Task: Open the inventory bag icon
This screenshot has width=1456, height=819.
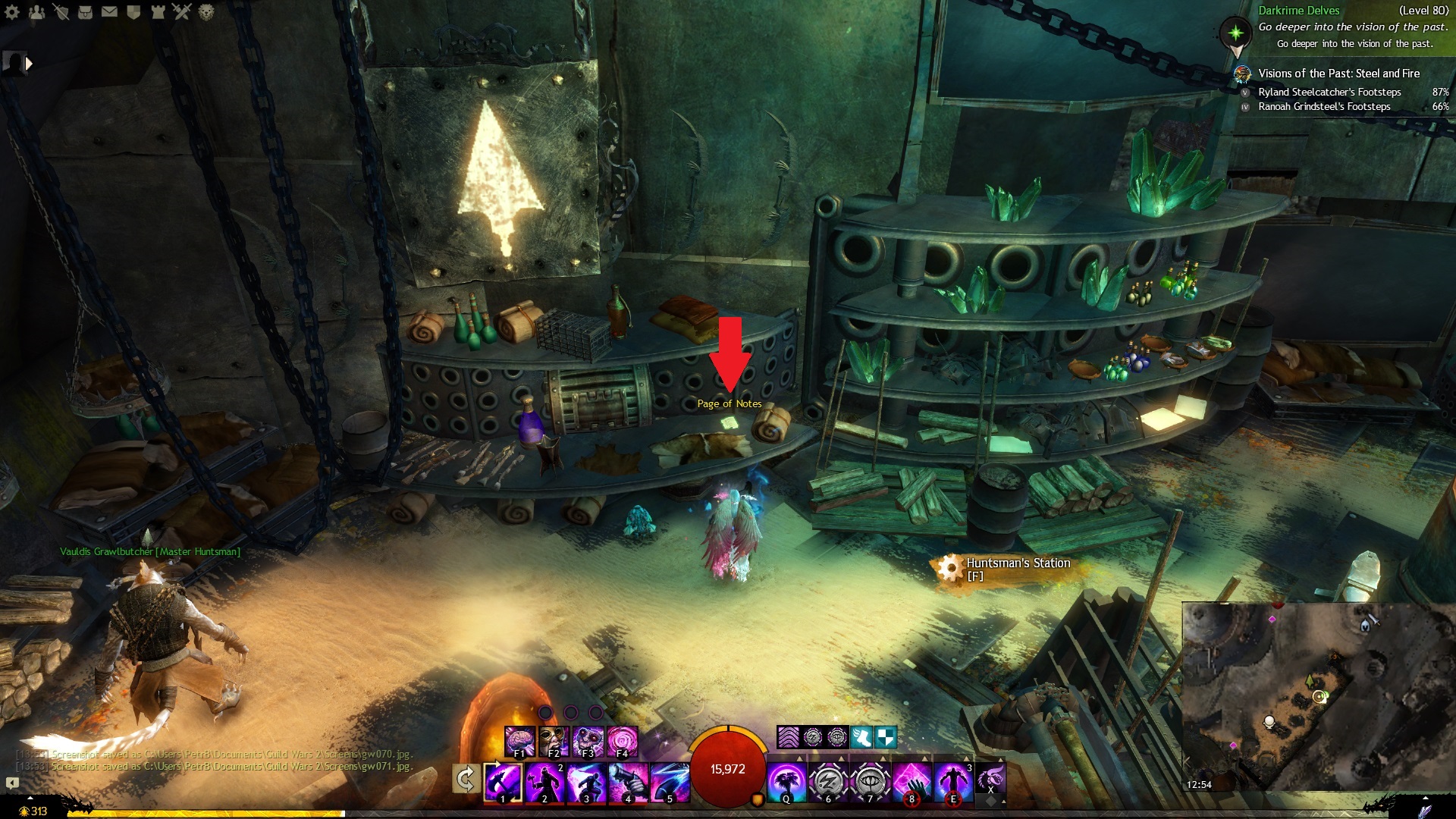Action: click(85, 12)
